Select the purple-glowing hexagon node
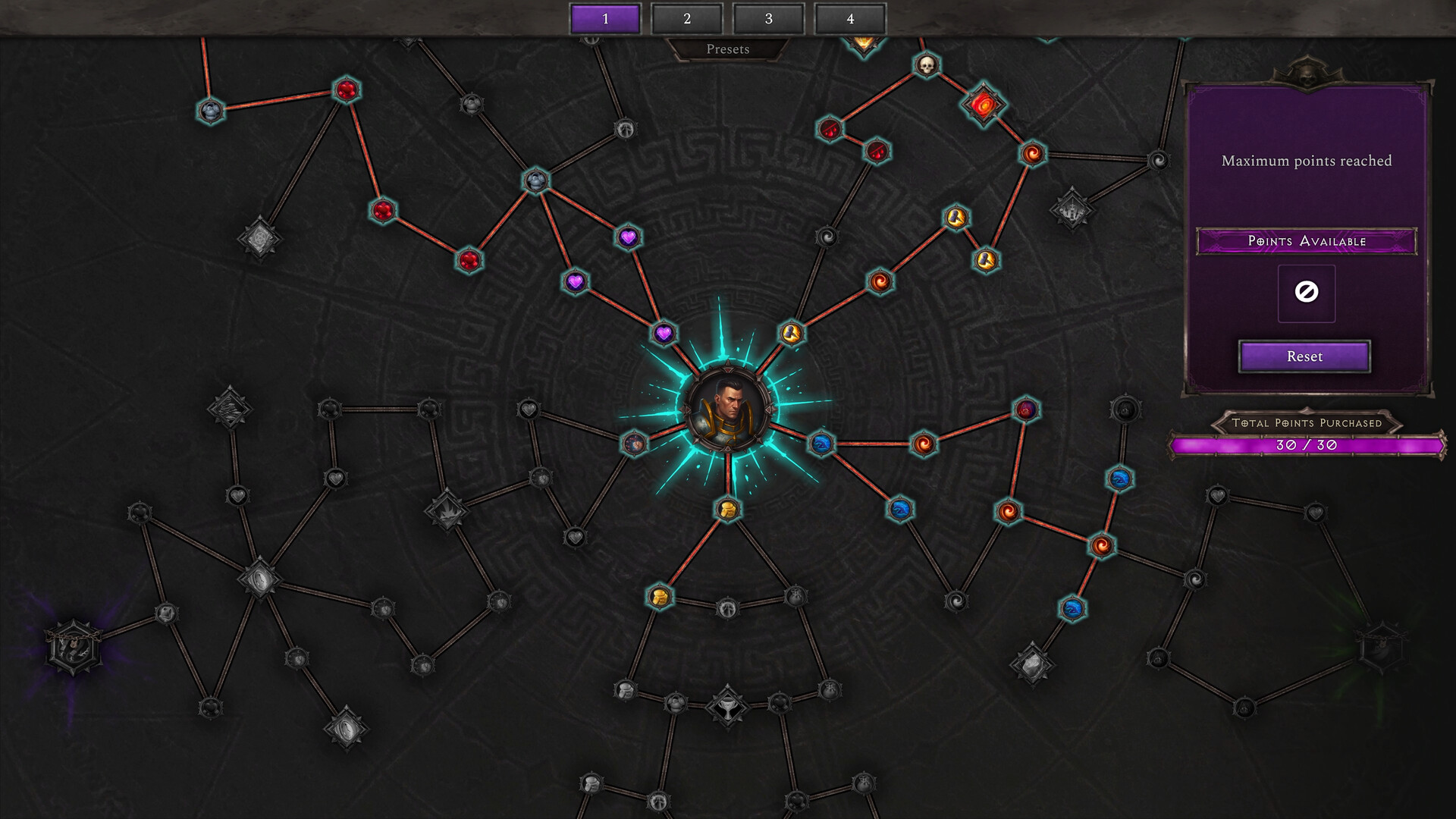The image size is (1456, 819). pyautogui.click(x=73, y=647)
